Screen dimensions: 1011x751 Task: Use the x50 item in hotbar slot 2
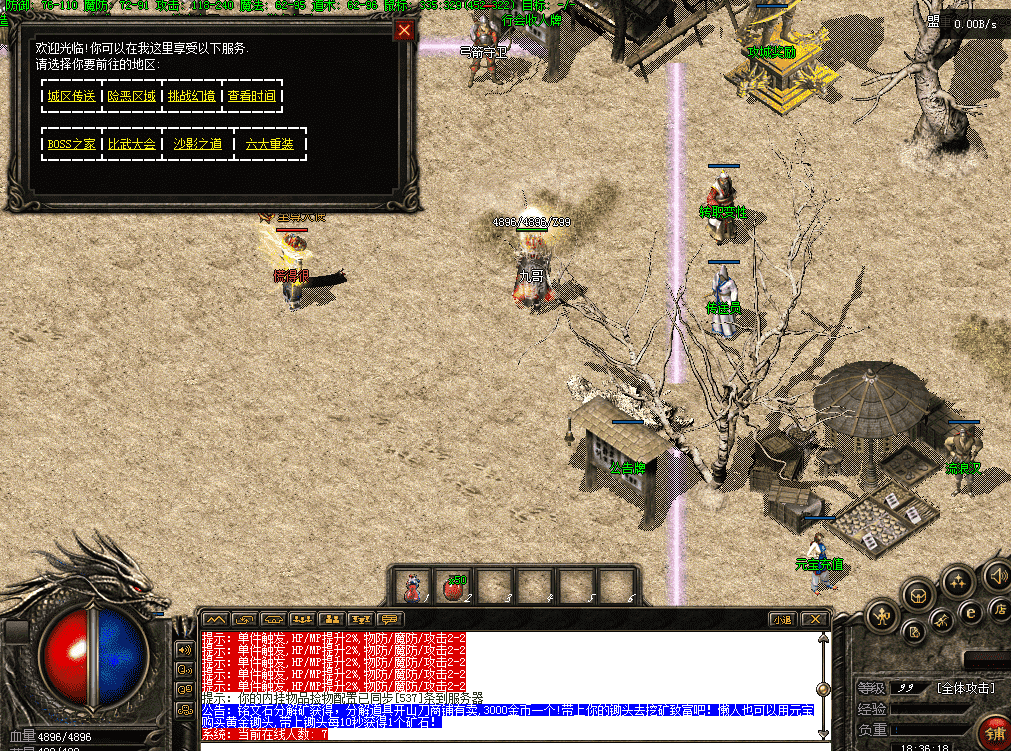tap(455, 586)
